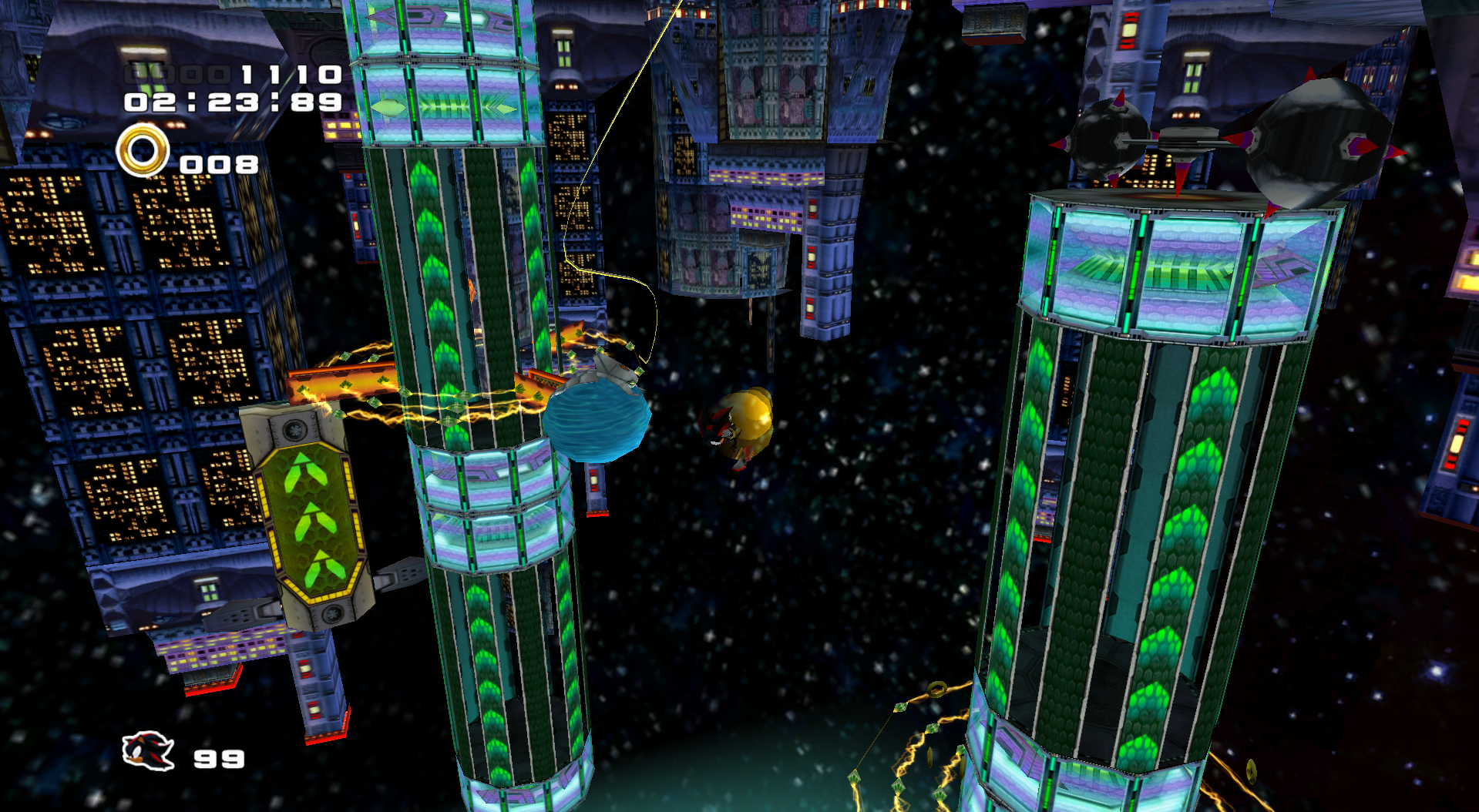
Task: Click the floating ring near the right pillar
Action: click(936, 690)
